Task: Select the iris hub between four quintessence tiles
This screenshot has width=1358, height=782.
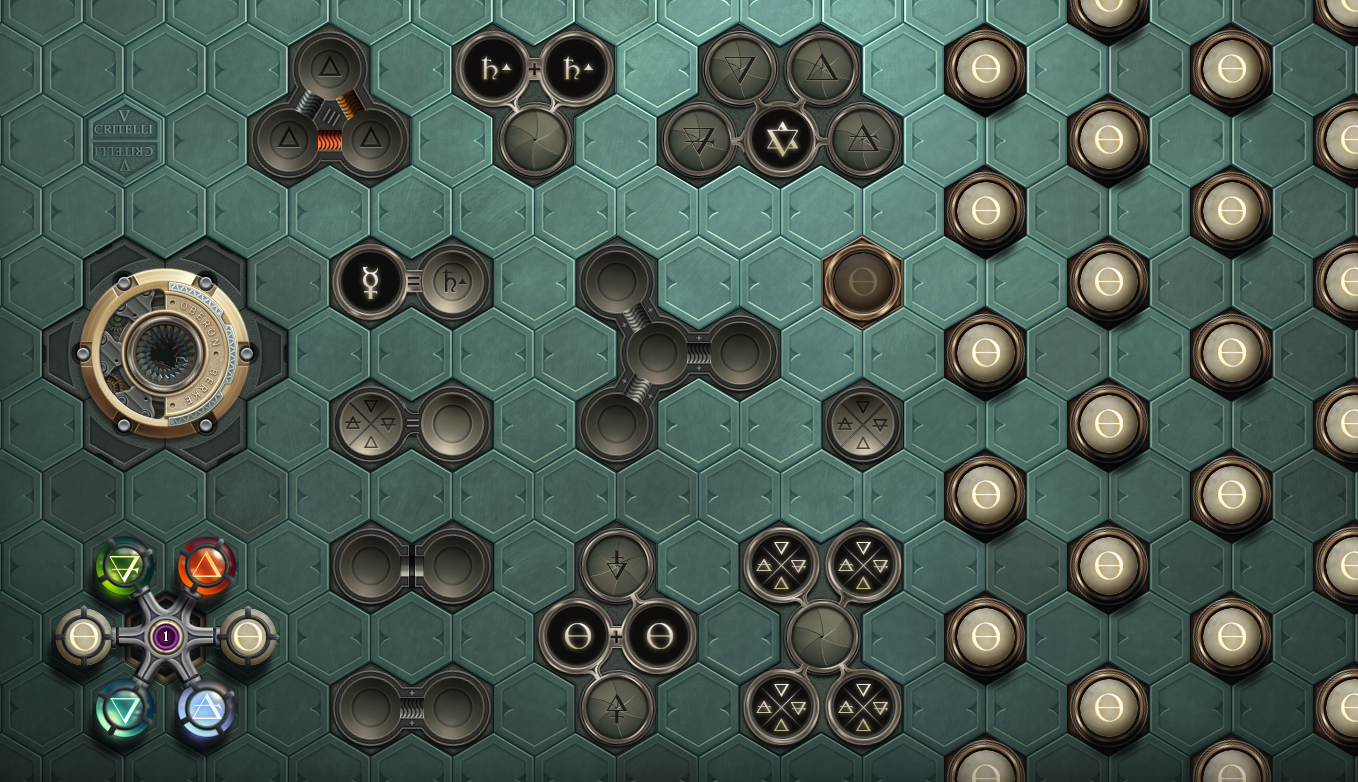Action: tap(822, 637)
